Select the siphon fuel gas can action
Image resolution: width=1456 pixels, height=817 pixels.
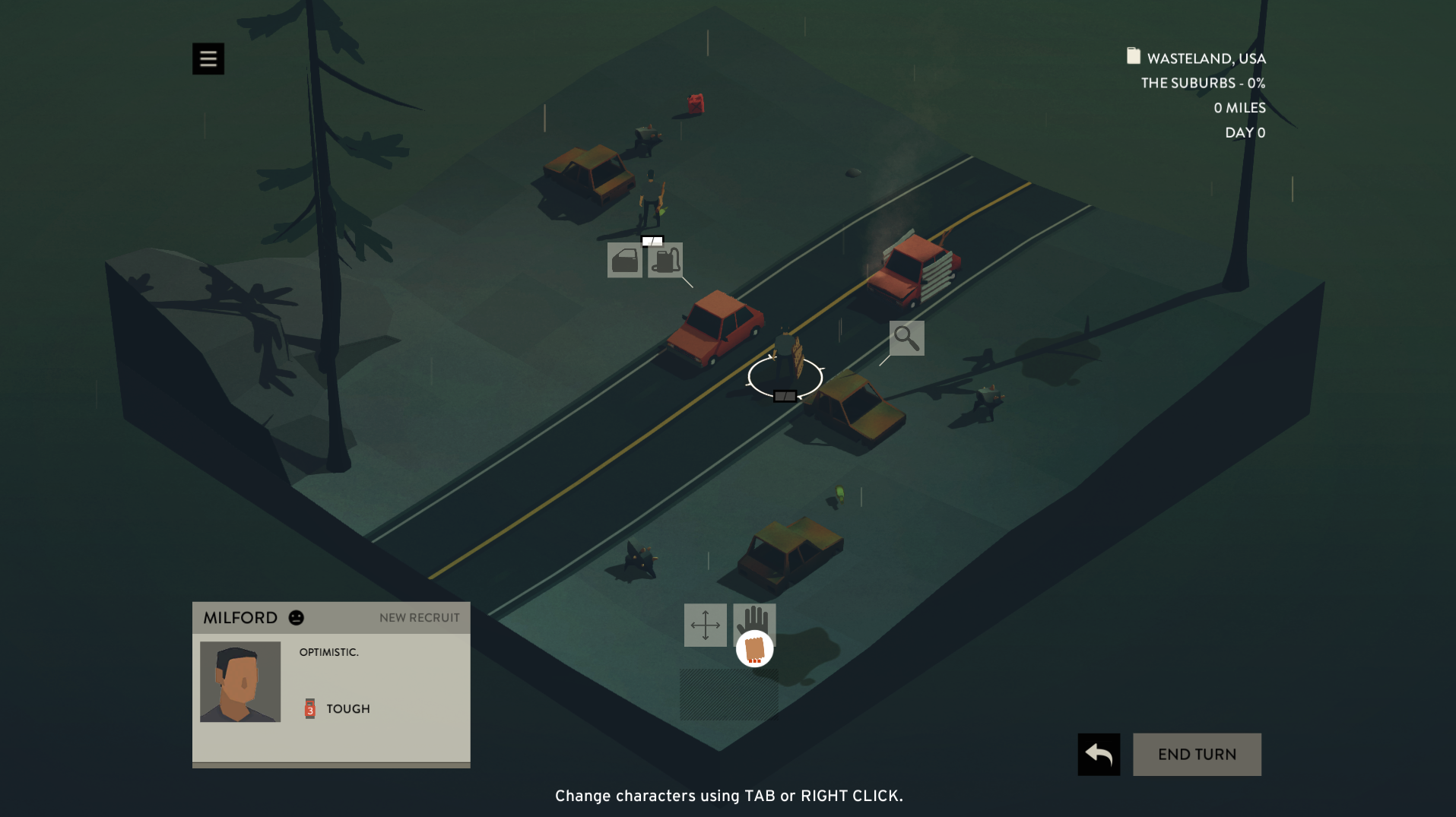click(665, 261)
